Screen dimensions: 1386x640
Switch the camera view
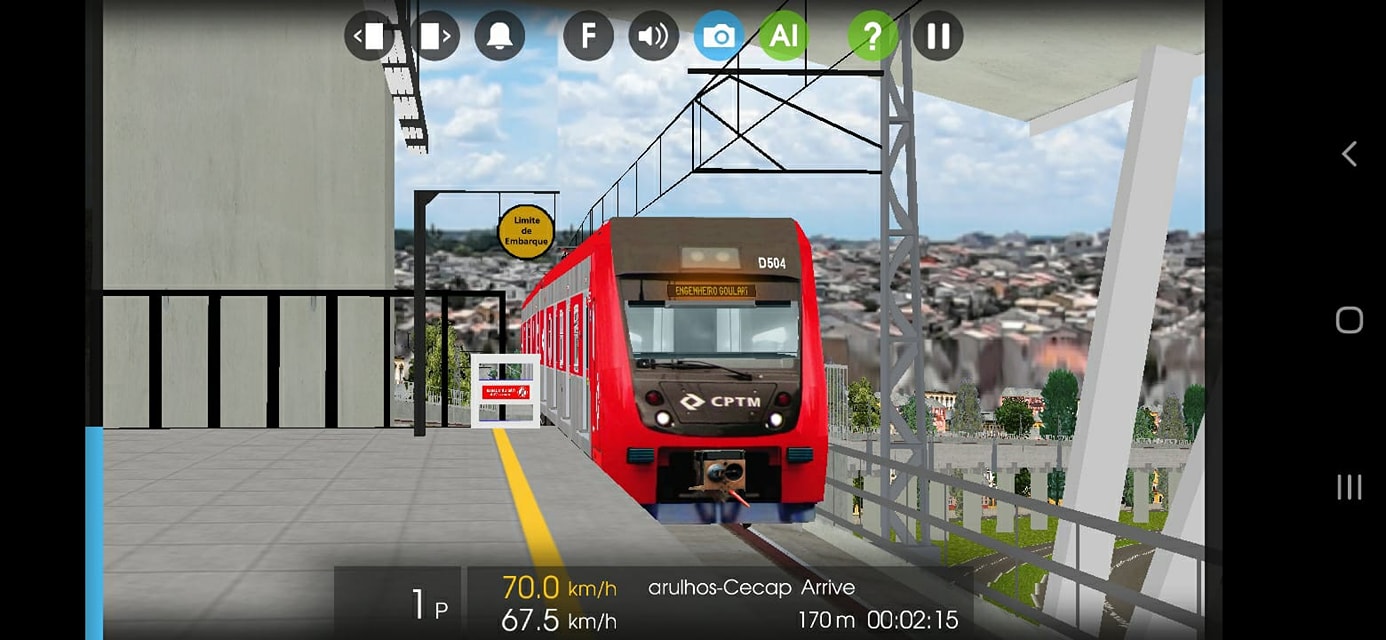click(718, 36)
